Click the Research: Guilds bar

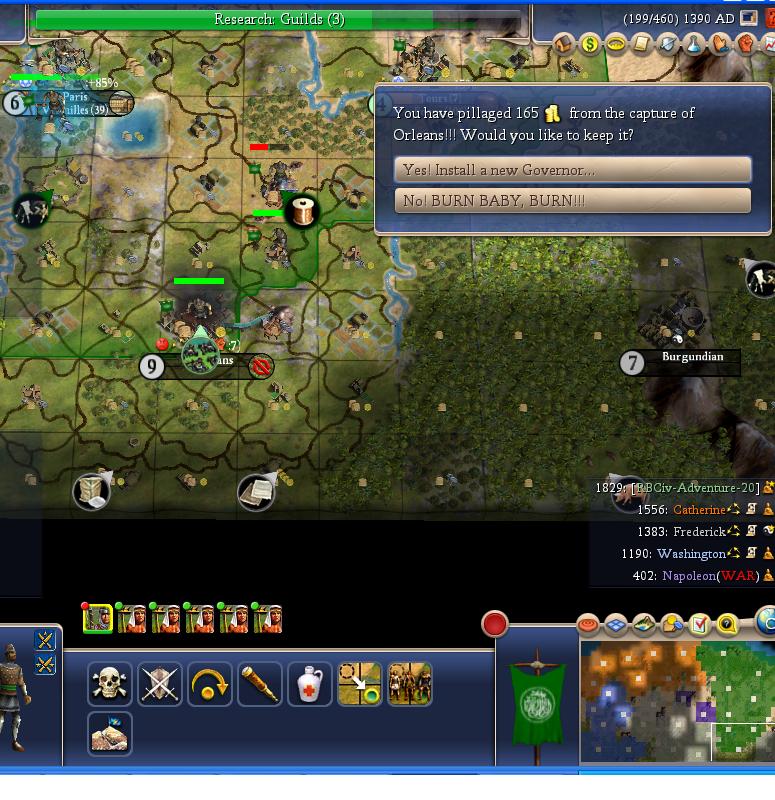(278, 19)
